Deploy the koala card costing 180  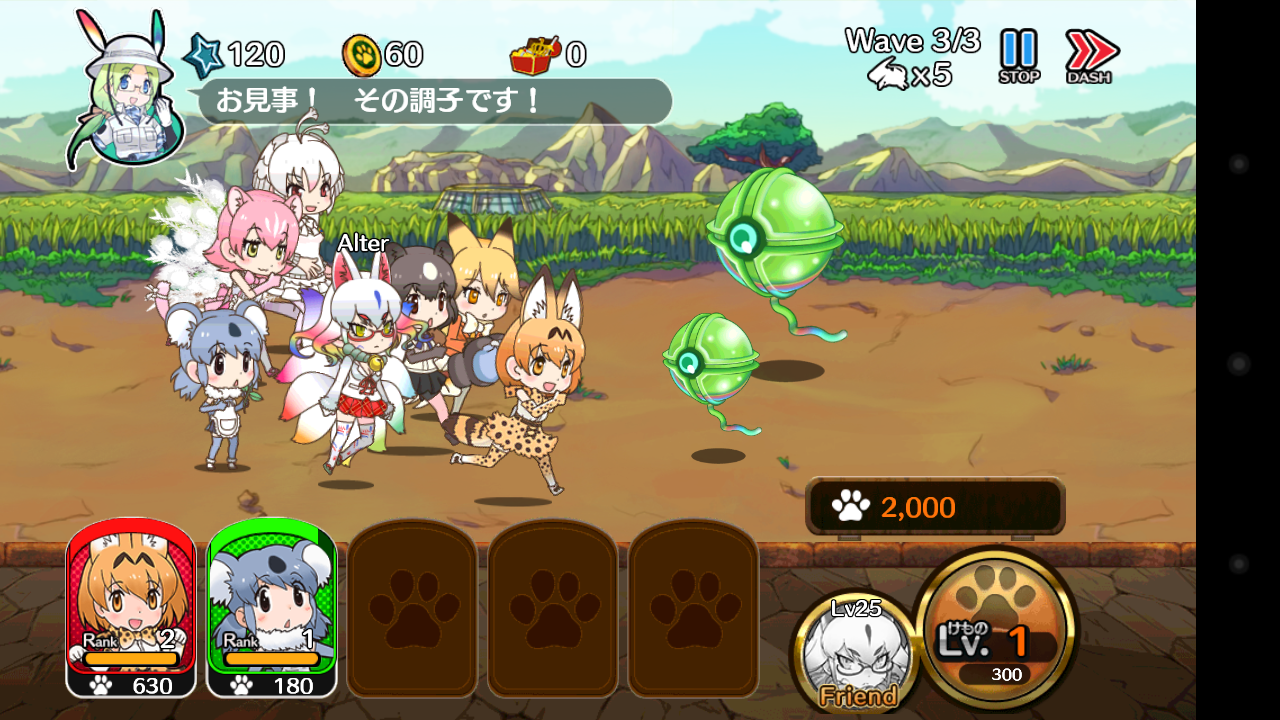[x=271, y=608]
